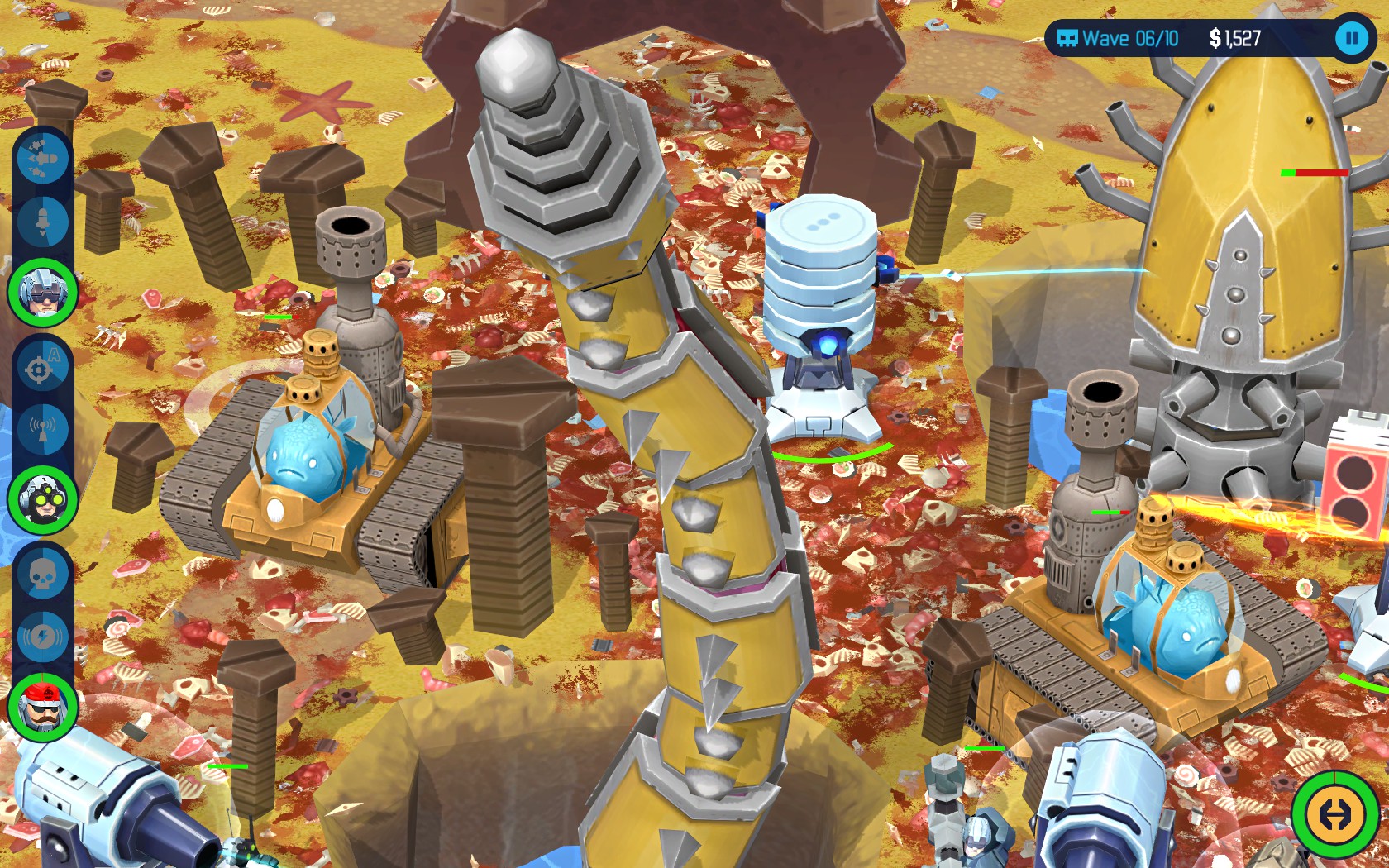Toggle the yellow swap arrows button

(x=1338, y=813)
